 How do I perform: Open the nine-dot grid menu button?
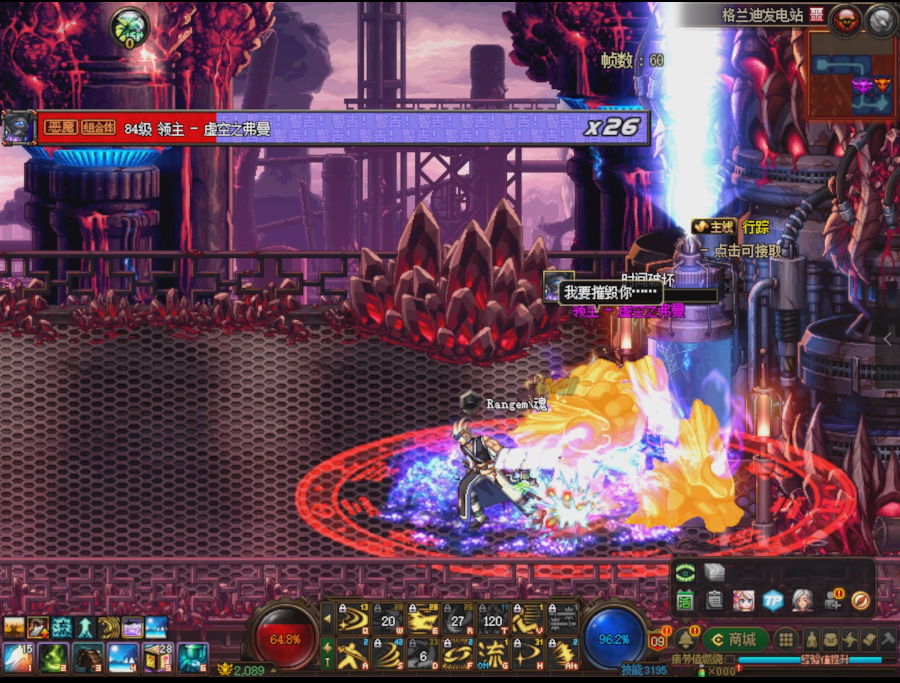click(787, 639)
